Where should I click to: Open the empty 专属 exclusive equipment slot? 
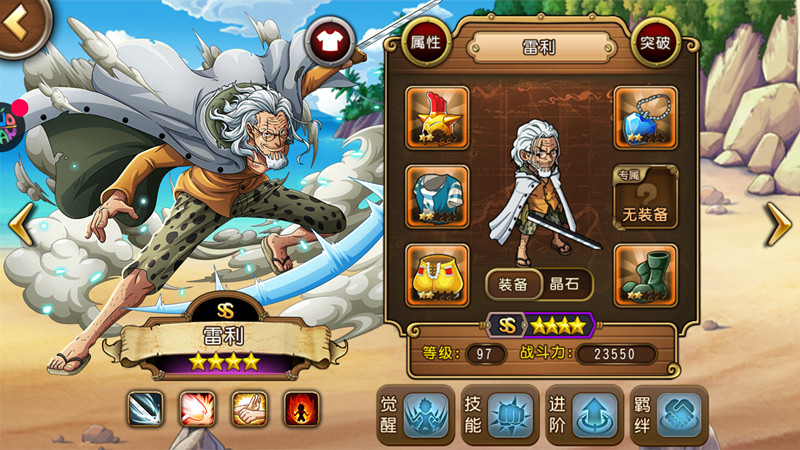[x=645, y=195]
